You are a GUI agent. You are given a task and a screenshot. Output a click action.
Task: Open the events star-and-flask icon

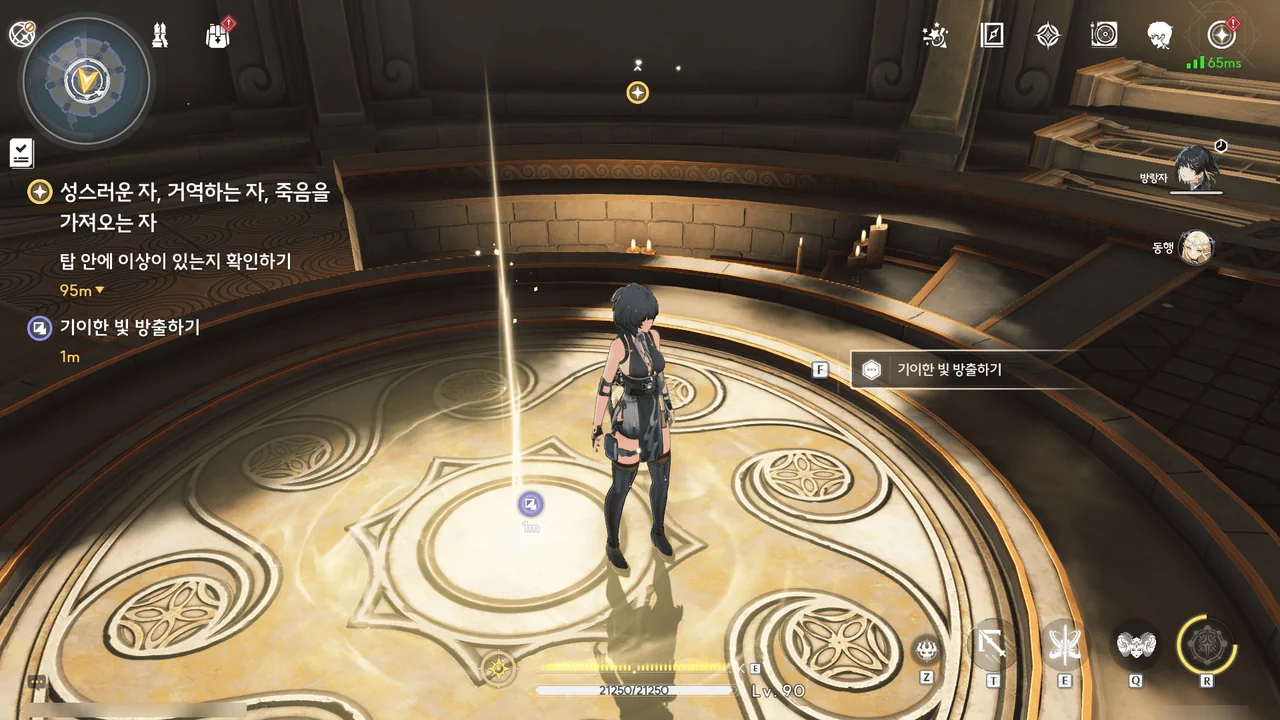[936, 36]
